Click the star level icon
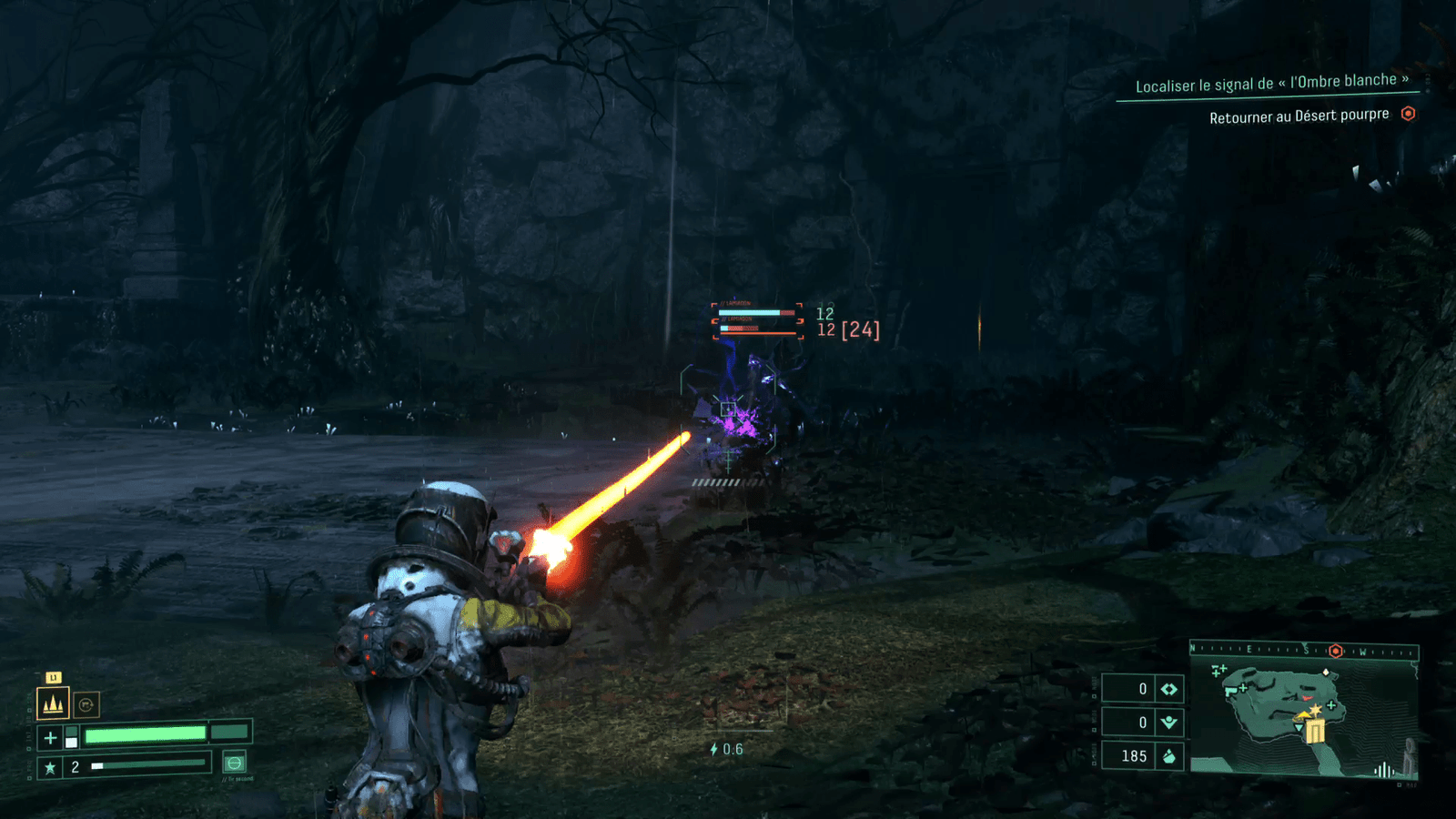This screenshot has height=819, width=1456. click(x=50, y=767)
